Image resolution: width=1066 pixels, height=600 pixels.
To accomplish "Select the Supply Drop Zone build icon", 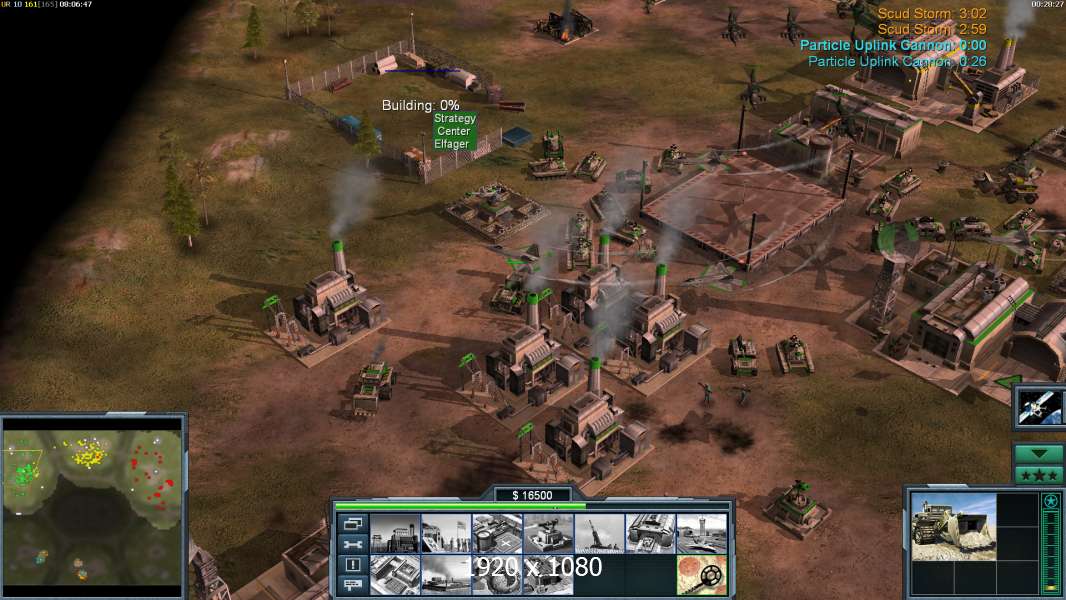I will tap(445, 574).
